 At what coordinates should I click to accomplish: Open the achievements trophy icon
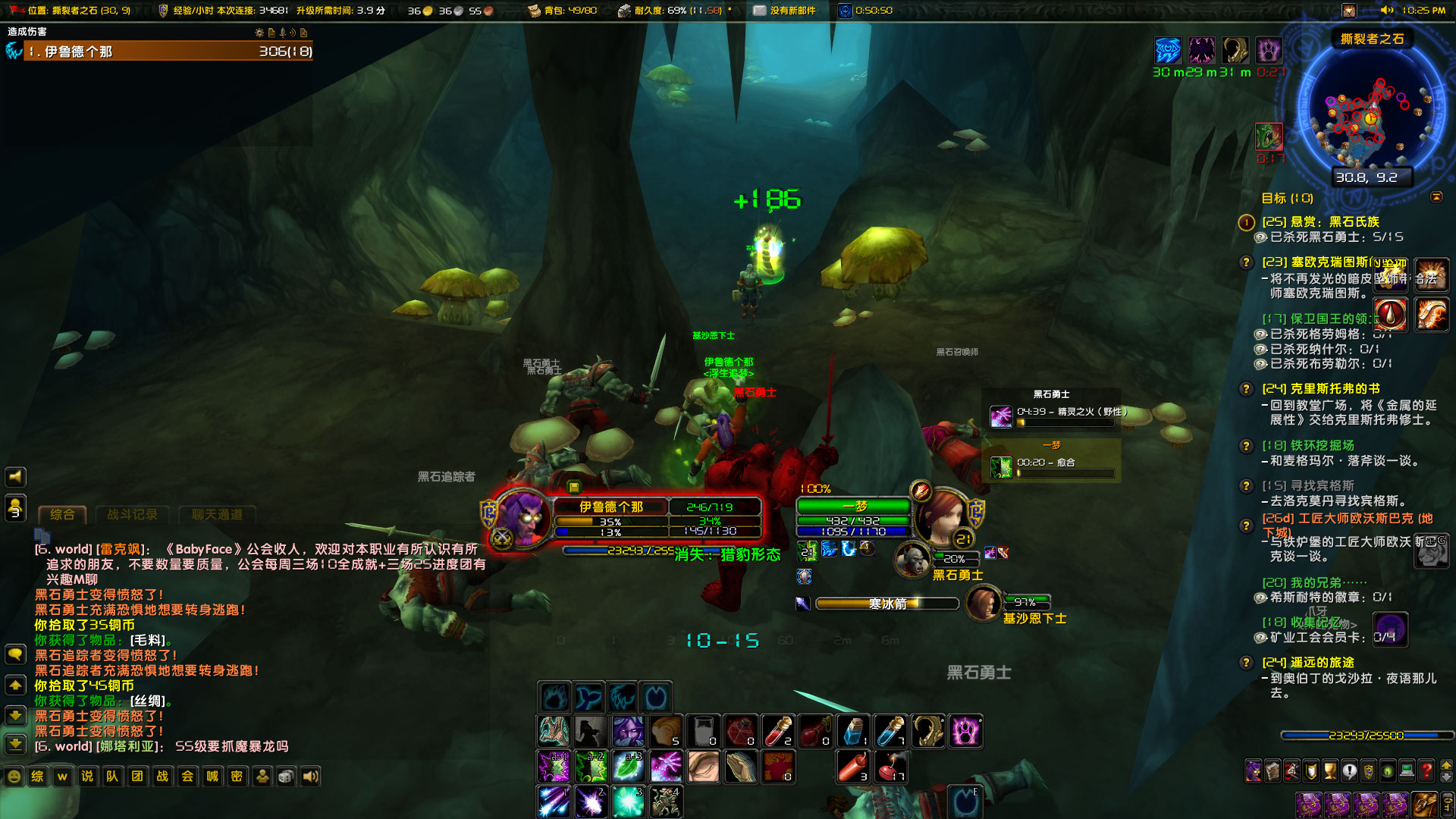pyautogui.click(x=1329, y=770)
